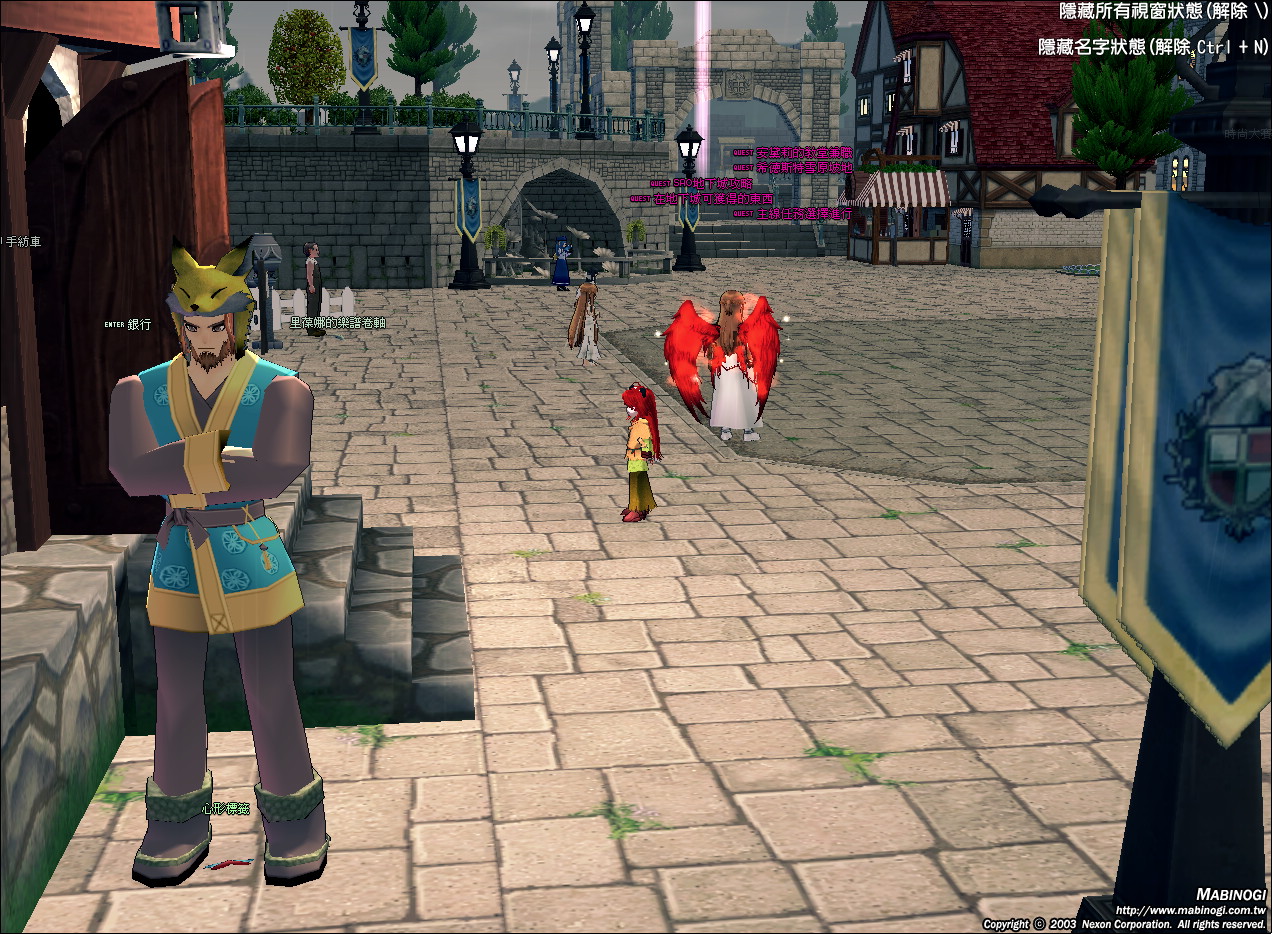
Task: Select the 里葆娜的樂譜卷軸 item label
Action: click(x=337, y=323)
